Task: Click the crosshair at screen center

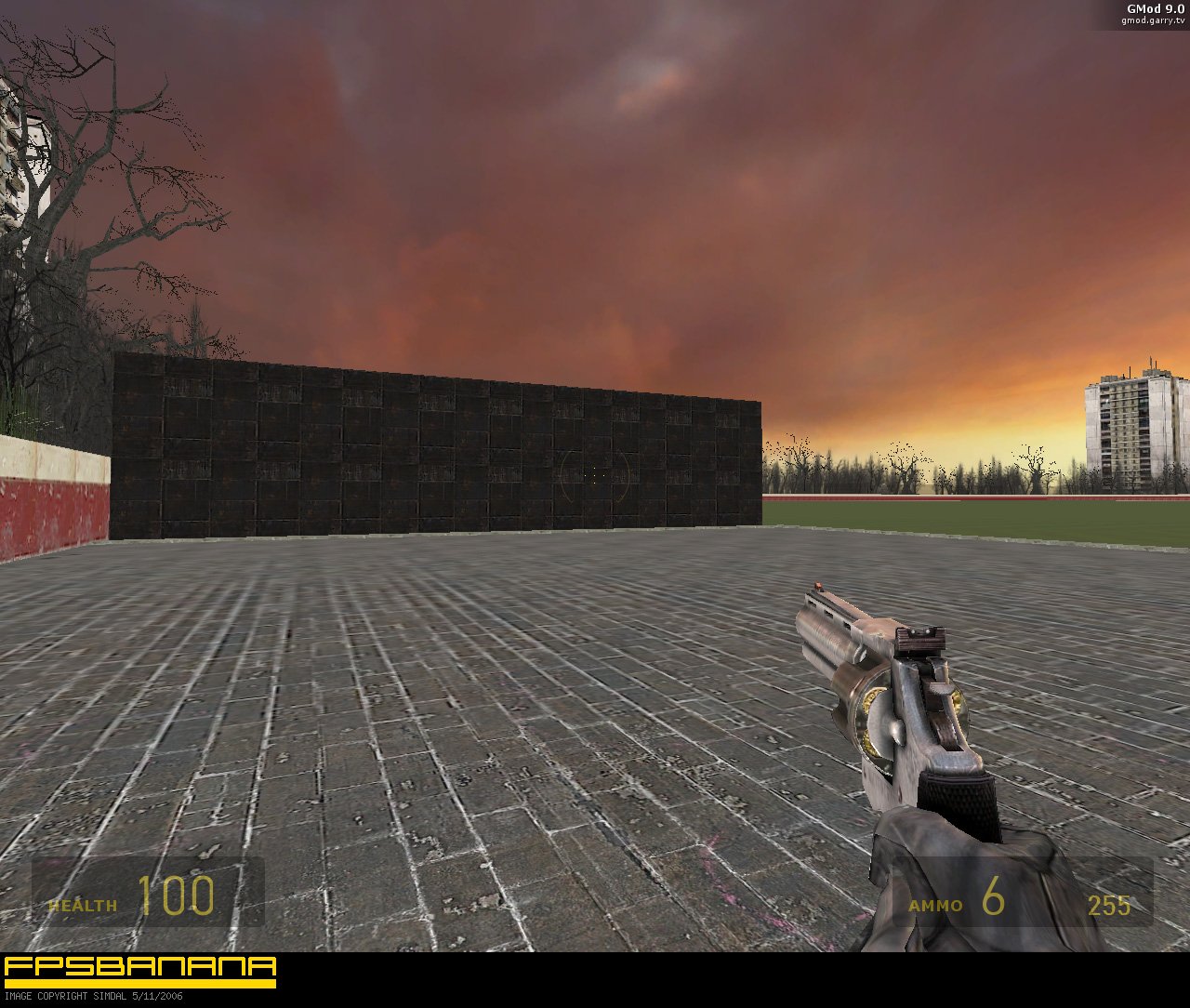Action: (592, 474)
